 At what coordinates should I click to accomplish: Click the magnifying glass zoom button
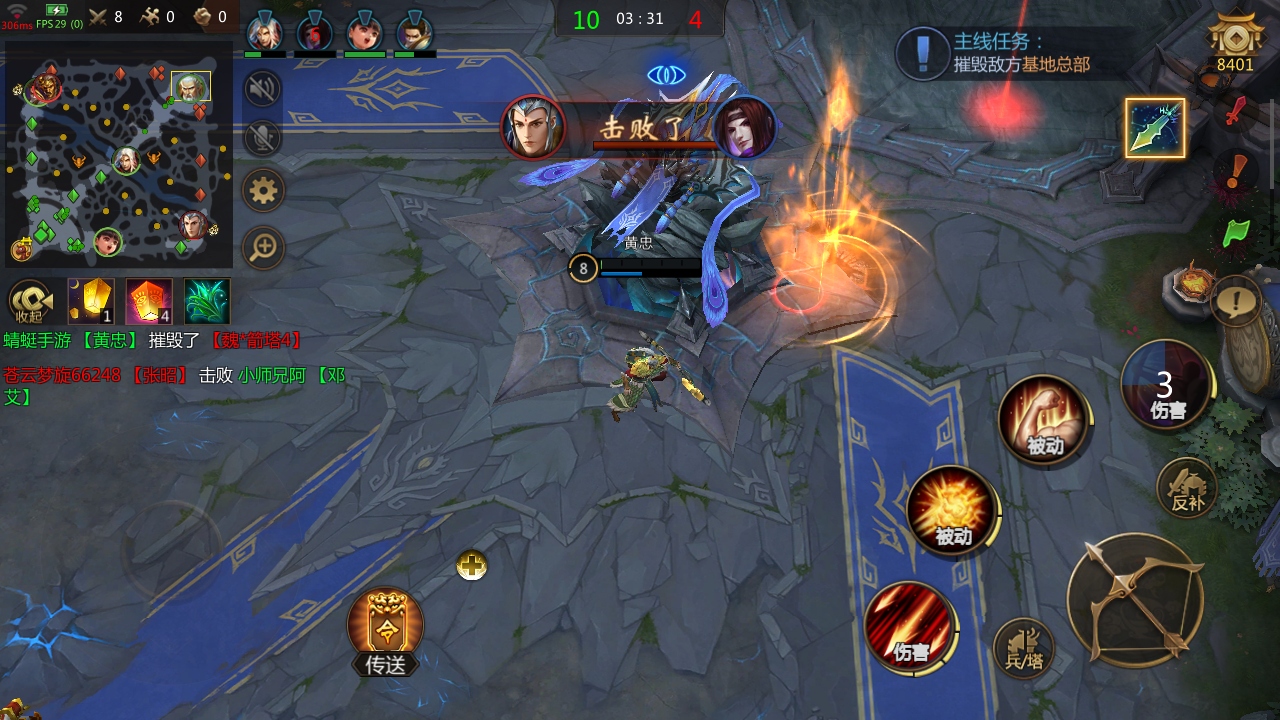[264, 246]
